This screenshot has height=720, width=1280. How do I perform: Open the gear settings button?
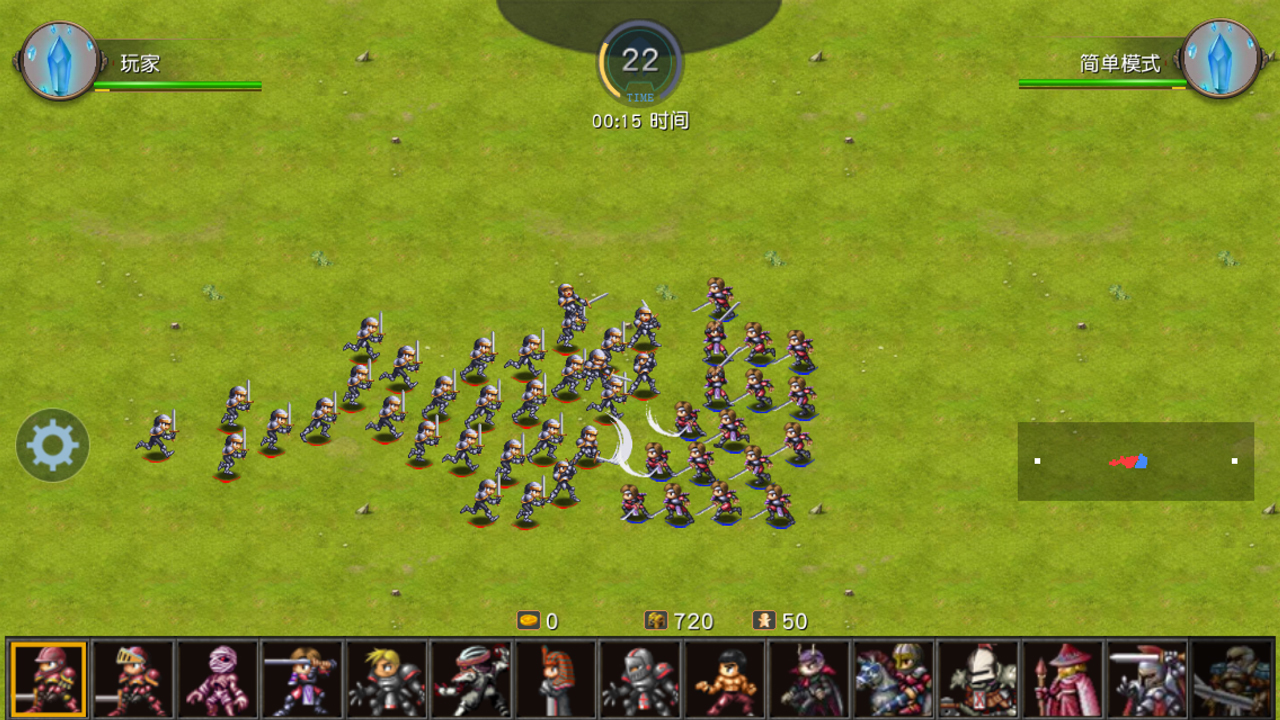coord(53,446)
